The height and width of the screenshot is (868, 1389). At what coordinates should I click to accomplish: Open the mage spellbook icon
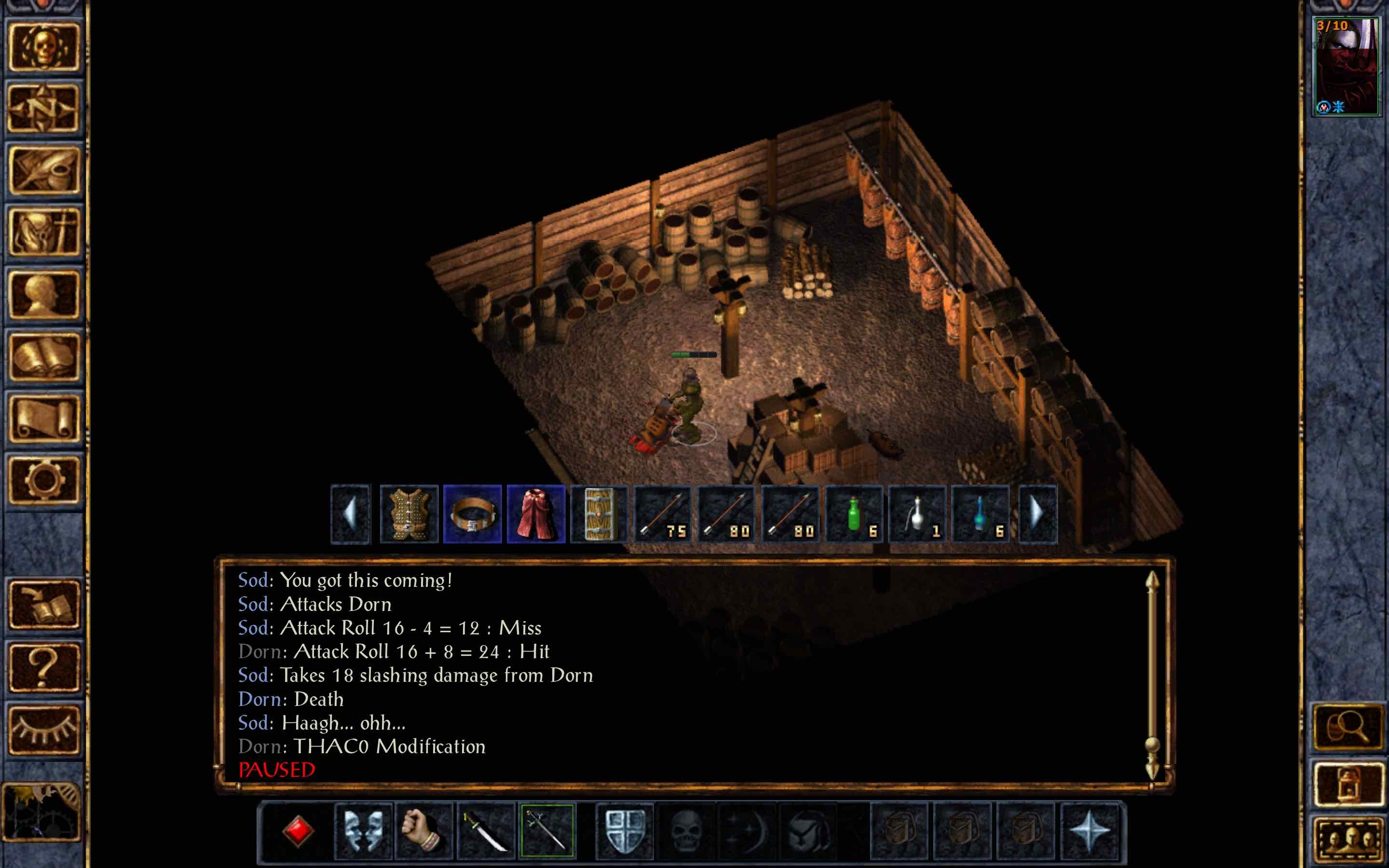(x=43, y=356)
